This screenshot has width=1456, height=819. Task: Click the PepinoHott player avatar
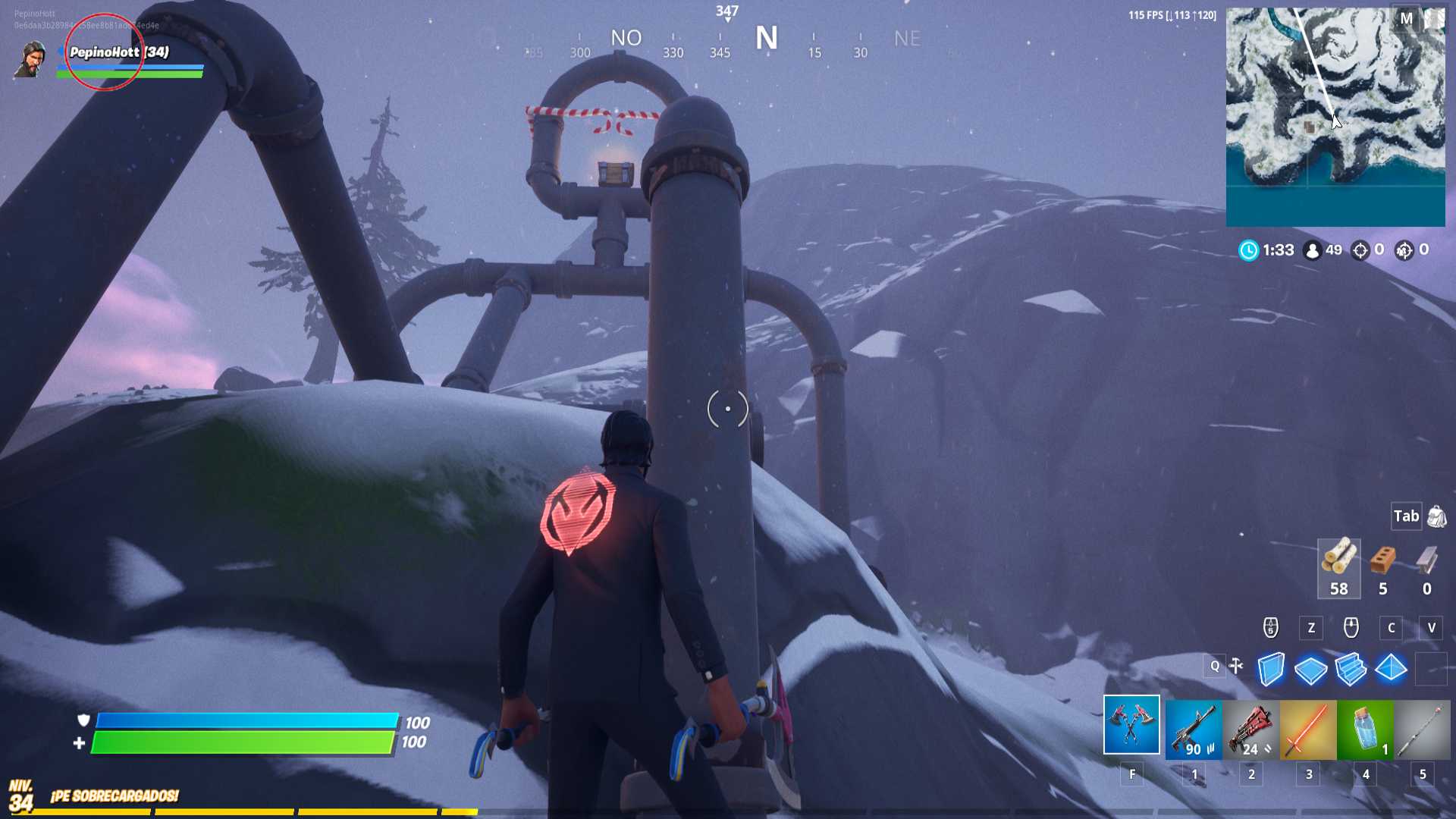pyautogui.click(x=30, y=59)
